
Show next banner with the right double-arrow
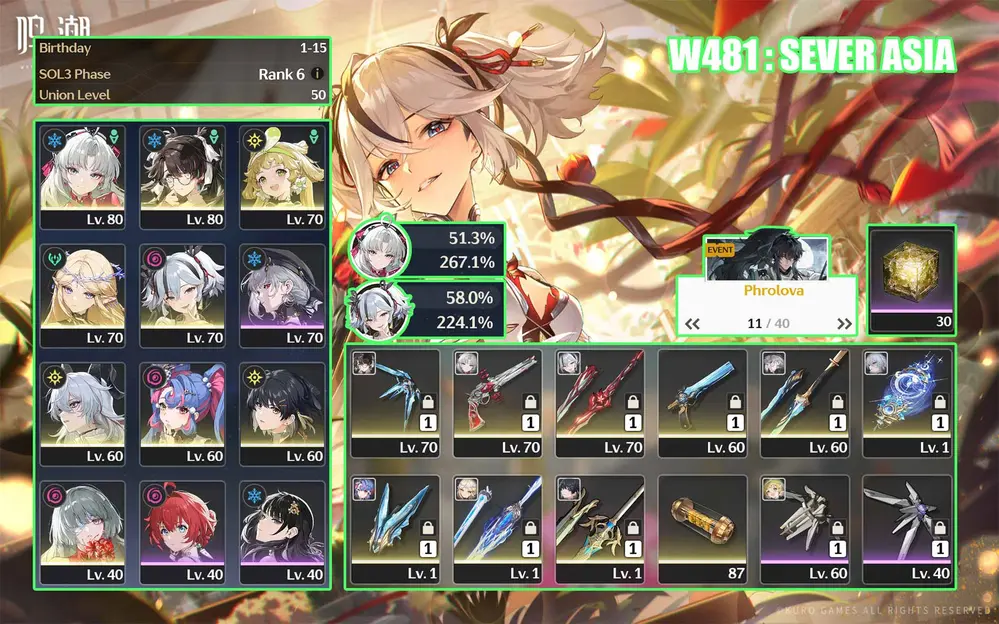point(844,324)
